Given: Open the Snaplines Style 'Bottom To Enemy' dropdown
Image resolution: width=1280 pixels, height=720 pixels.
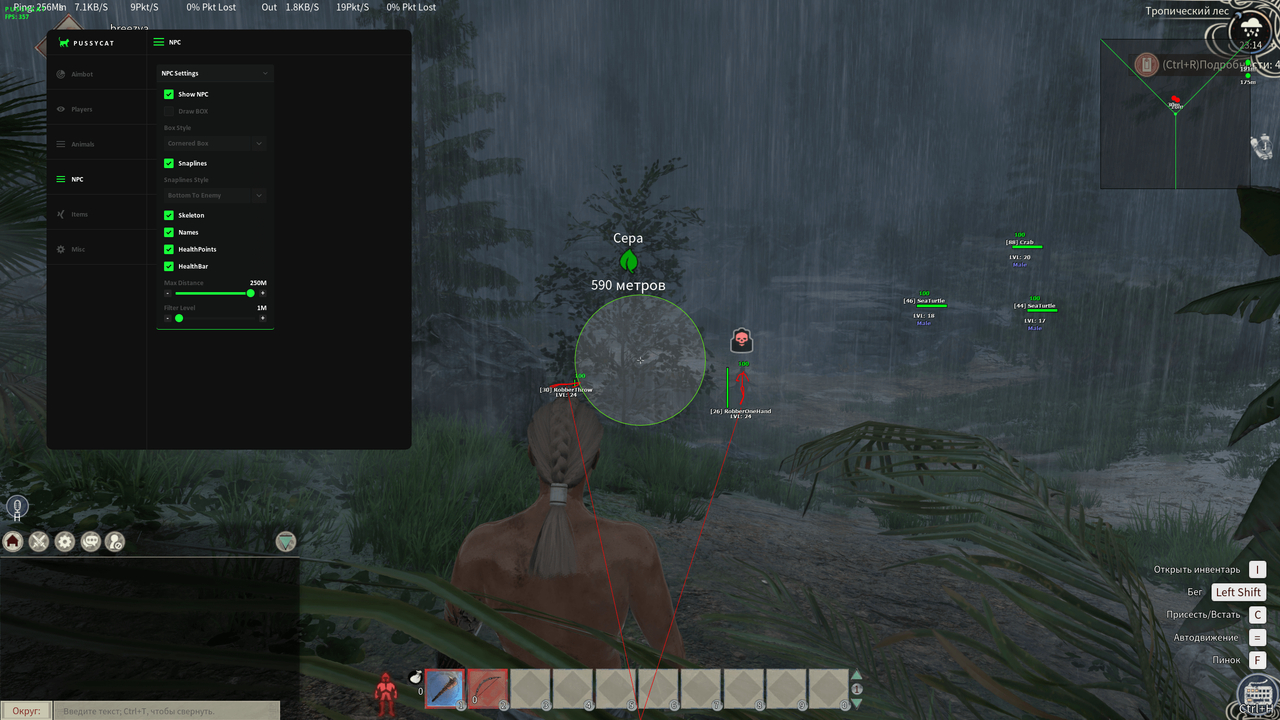Looking at the screenshot, I should pyautogui.click(x=215, y=194).
